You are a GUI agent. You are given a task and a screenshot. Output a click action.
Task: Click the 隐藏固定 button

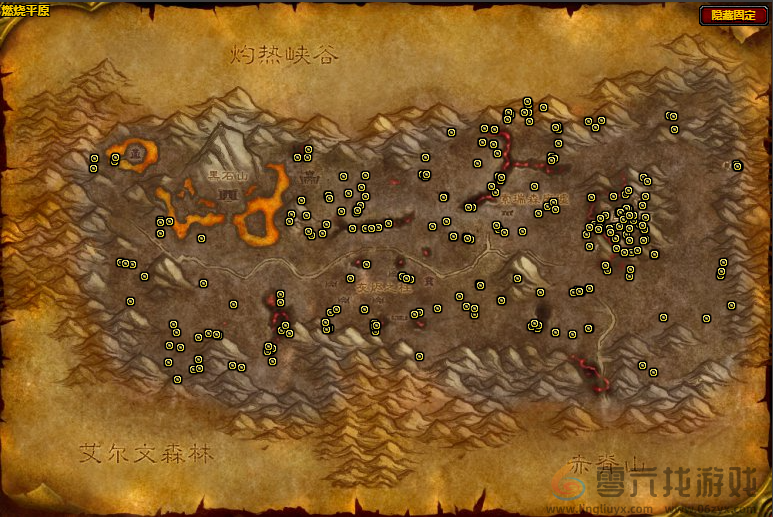734,15
